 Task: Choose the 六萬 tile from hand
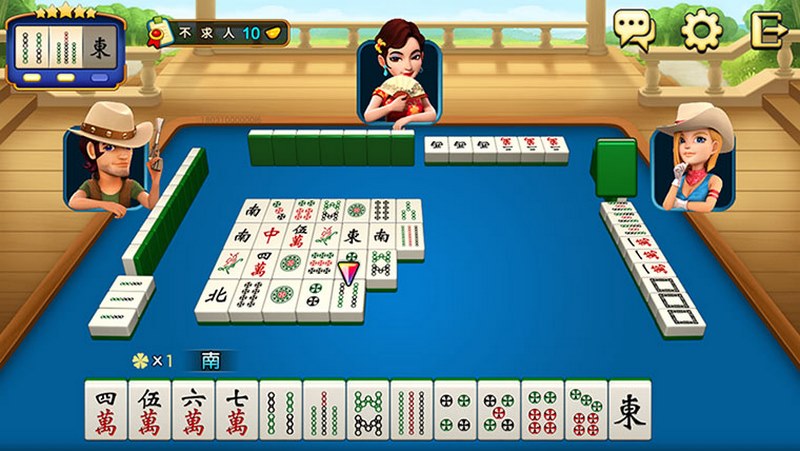(x=194, y=410)
